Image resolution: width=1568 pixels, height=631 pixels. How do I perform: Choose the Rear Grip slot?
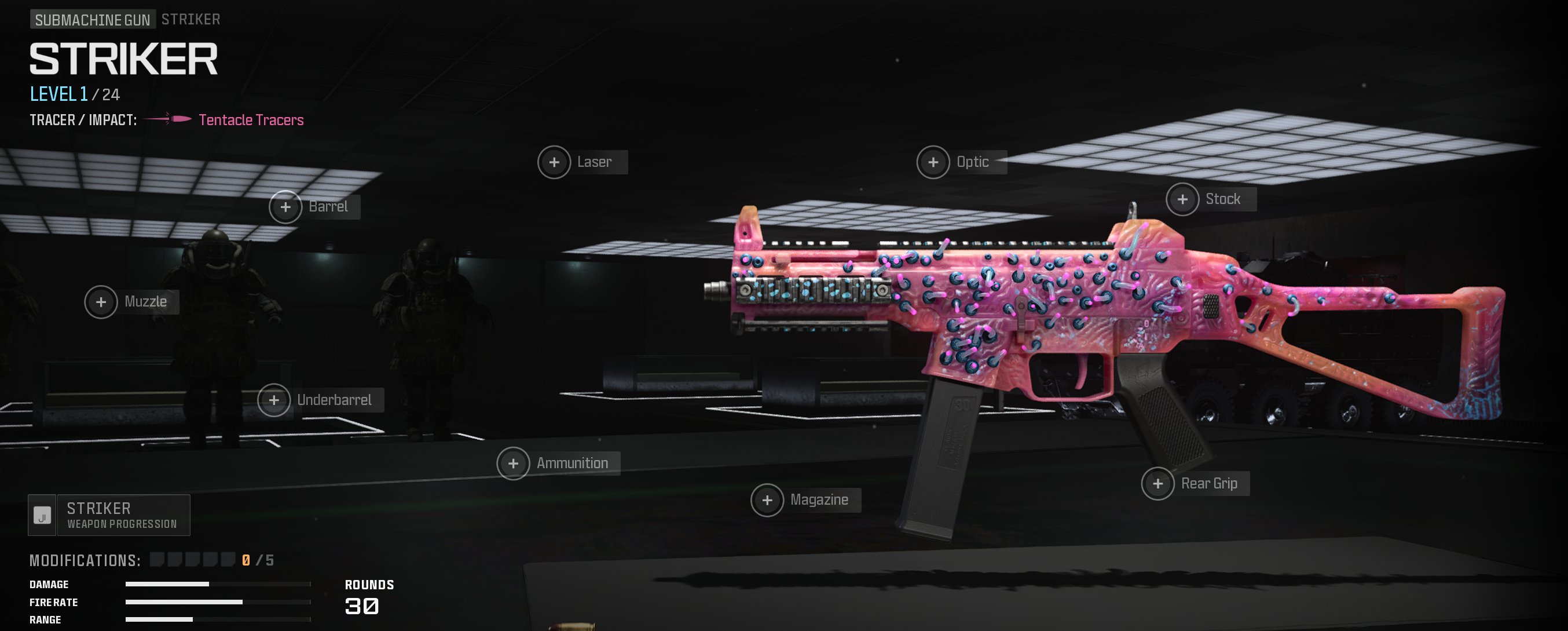tap(1157, 484)
